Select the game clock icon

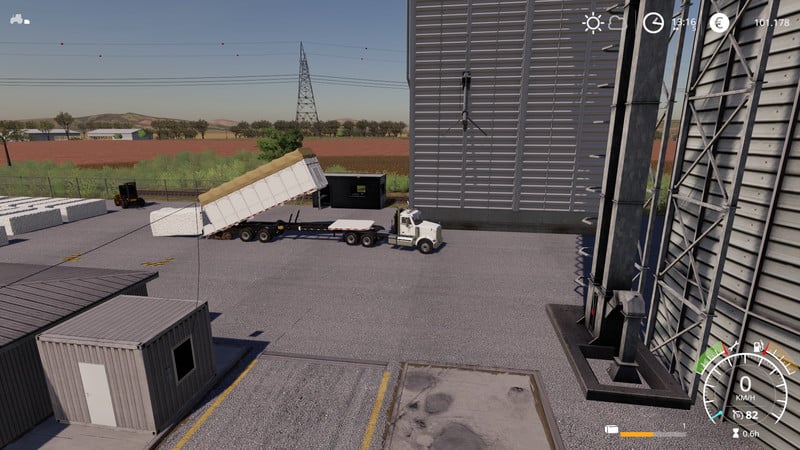point(653,22)
